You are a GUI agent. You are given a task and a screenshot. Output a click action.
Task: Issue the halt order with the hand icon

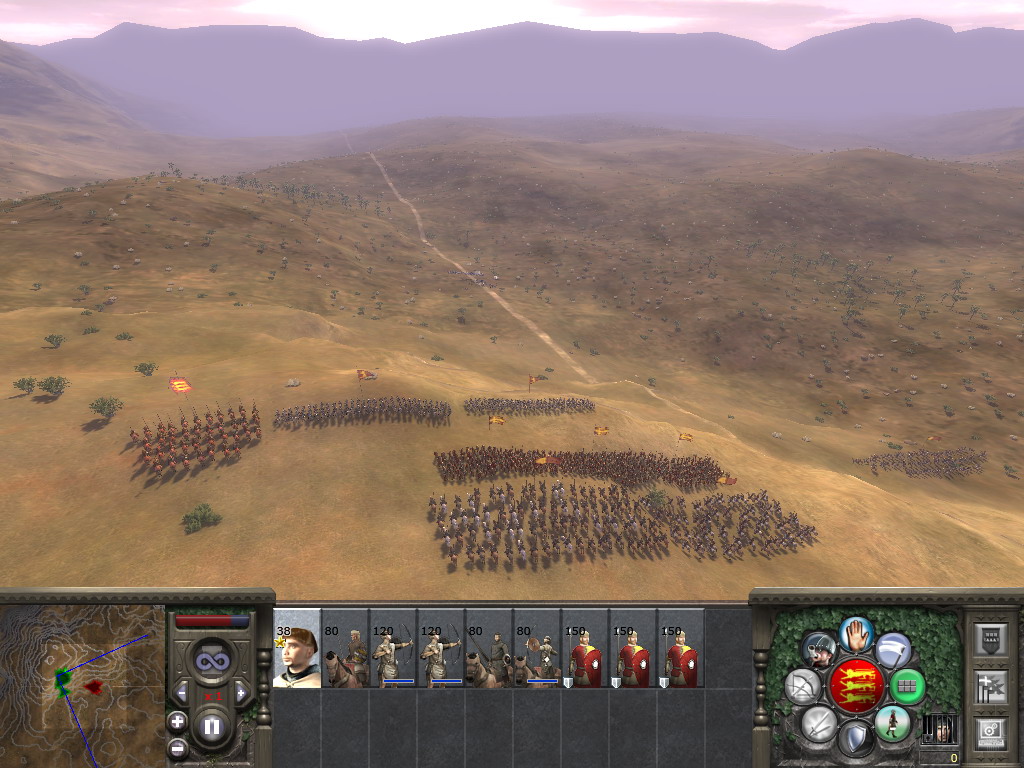click(857, 634)
